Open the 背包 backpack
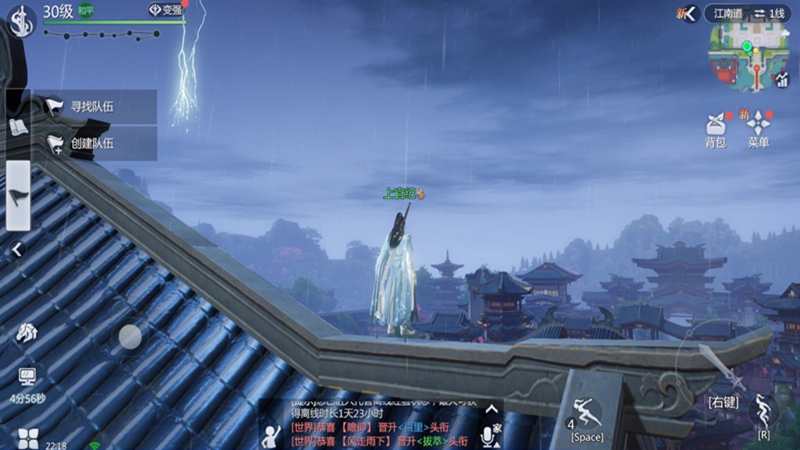This screenshot has height=450, width=800. [x=715, y=127]
